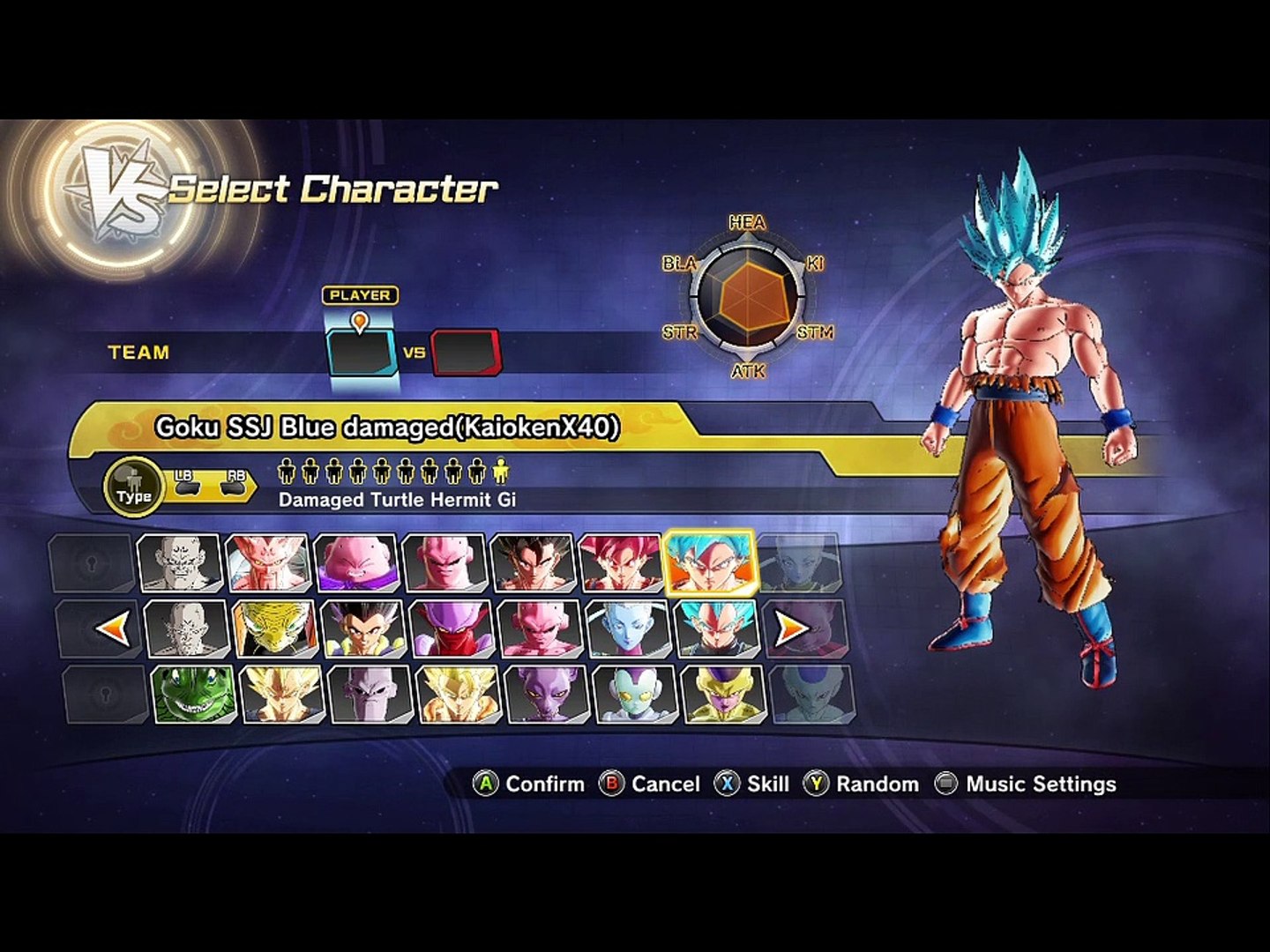Pick the purple Beerus portrait
Screen dimensions: 1270x952
click(x=545, y=695)
